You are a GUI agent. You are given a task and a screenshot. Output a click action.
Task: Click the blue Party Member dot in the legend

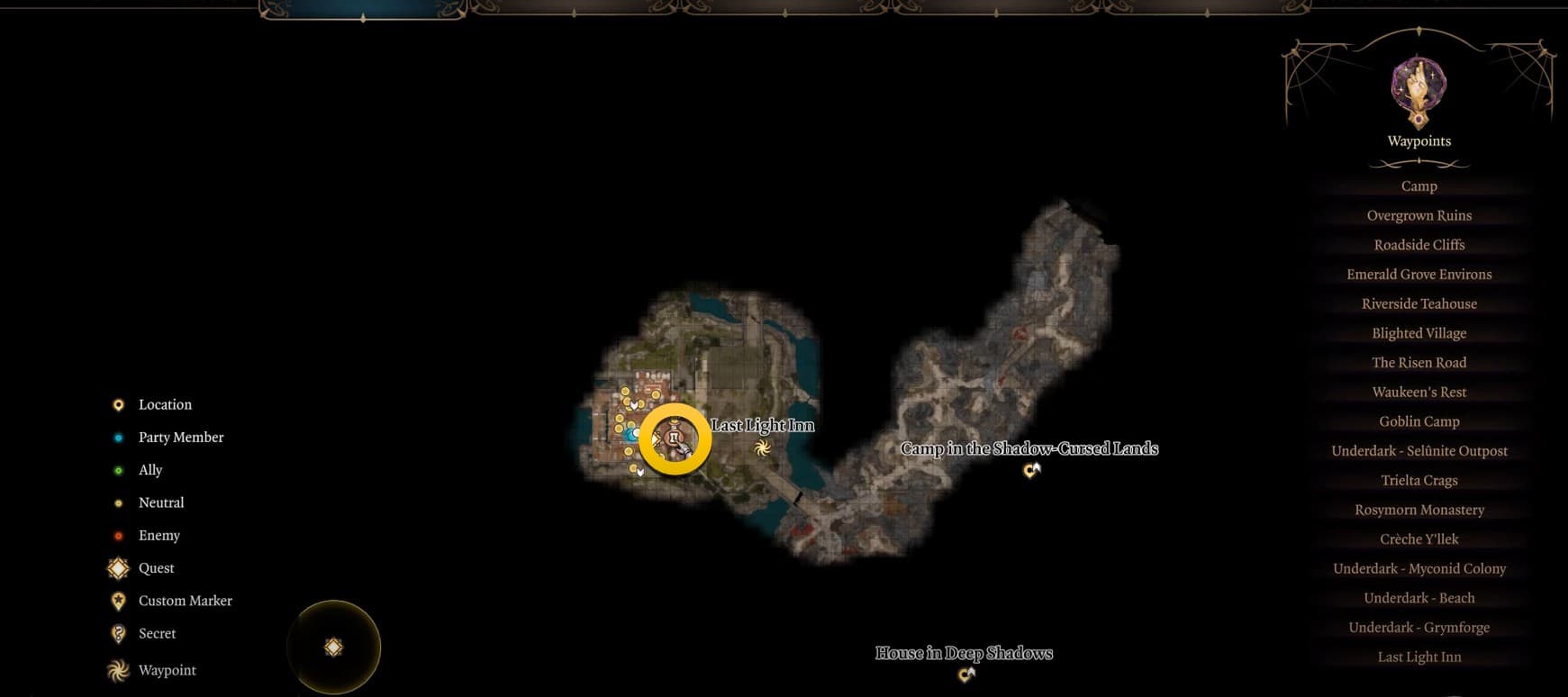118,437
